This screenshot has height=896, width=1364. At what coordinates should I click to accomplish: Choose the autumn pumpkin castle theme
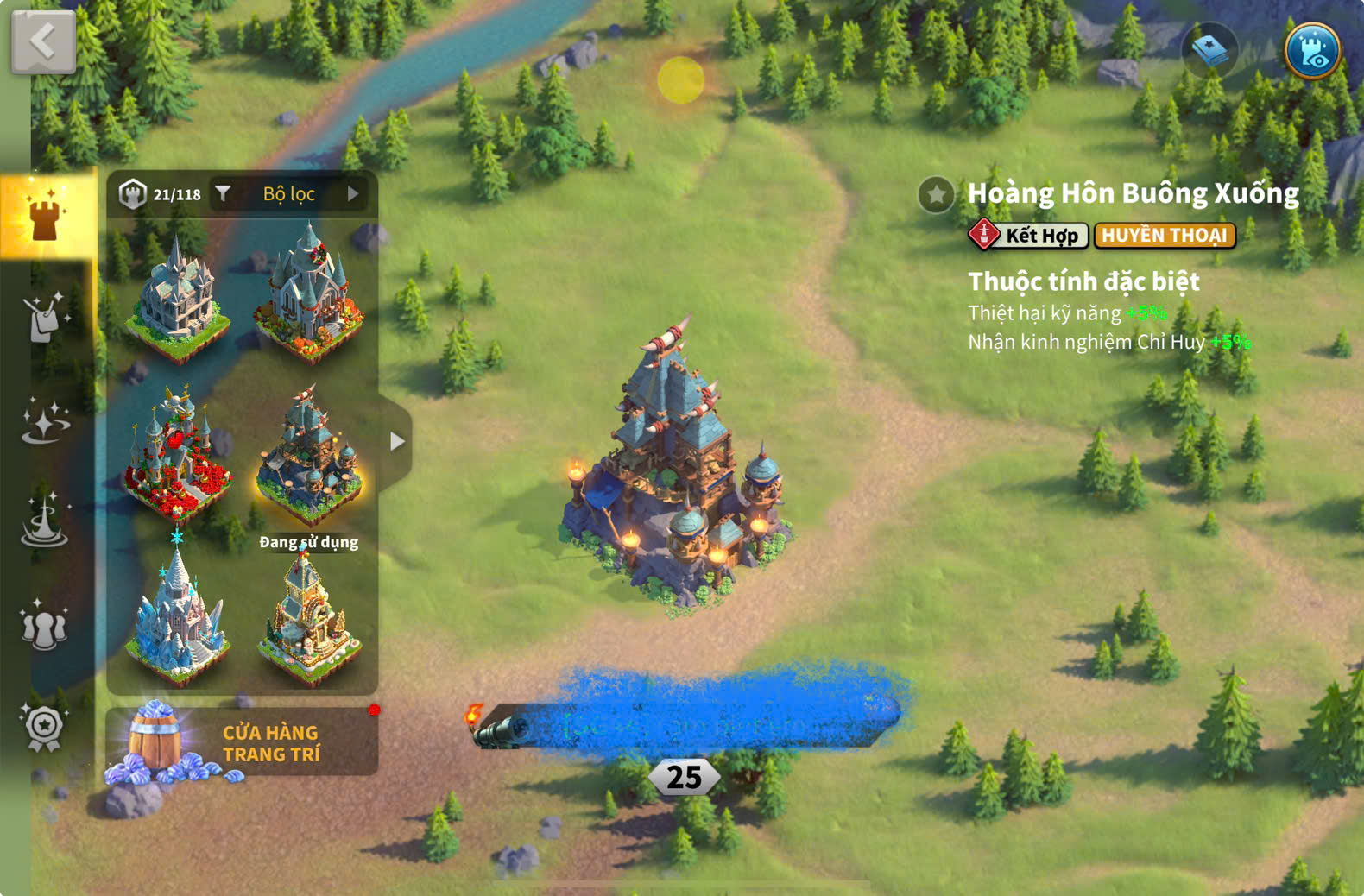[x=309, y=292]
